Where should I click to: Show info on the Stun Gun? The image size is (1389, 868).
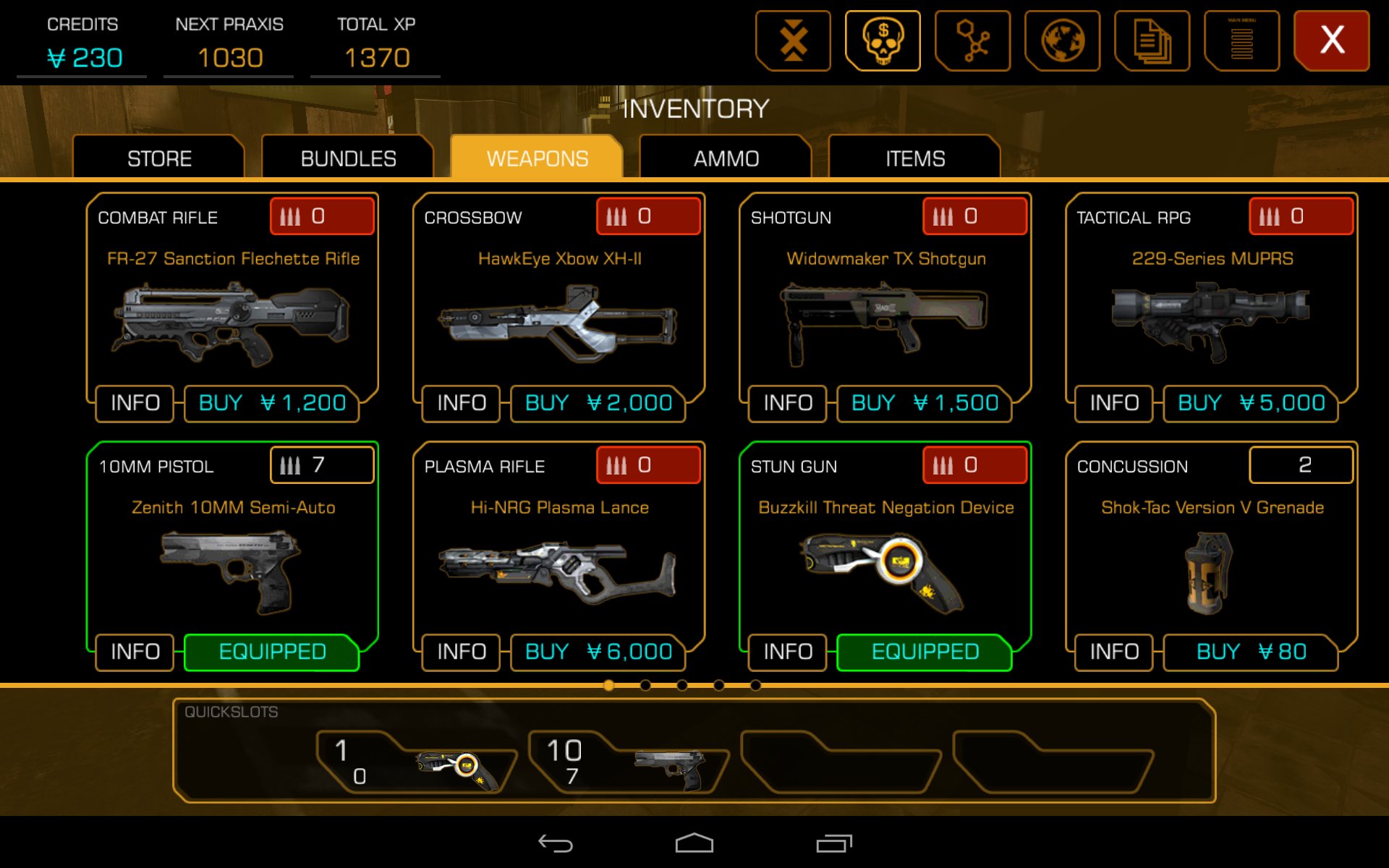[788, 652]
